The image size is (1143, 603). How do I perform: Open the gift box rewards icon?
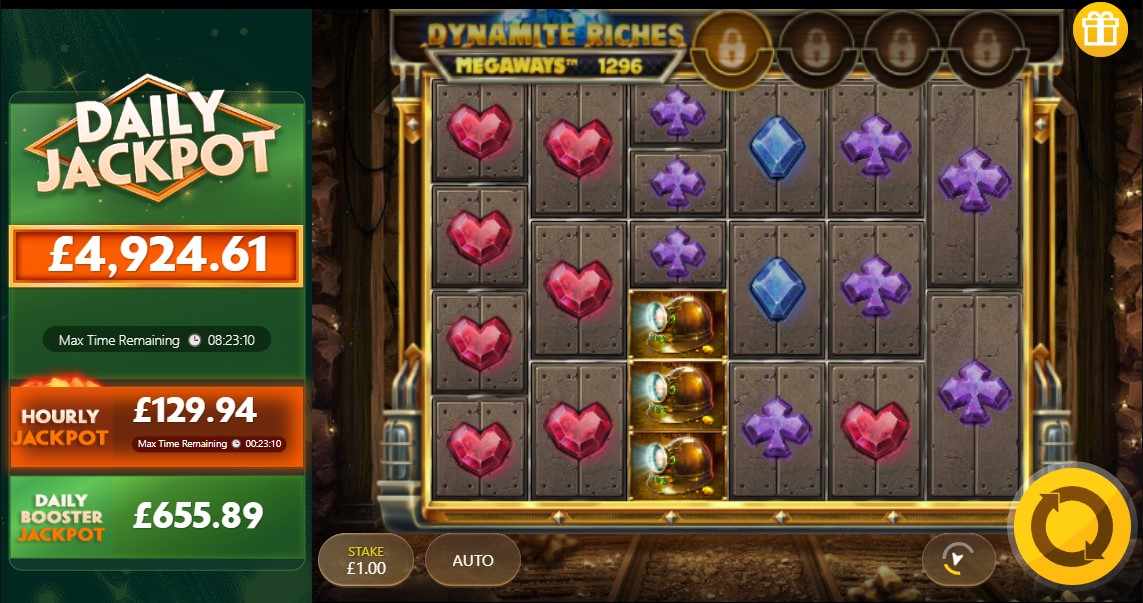[x=1100, y=30]
